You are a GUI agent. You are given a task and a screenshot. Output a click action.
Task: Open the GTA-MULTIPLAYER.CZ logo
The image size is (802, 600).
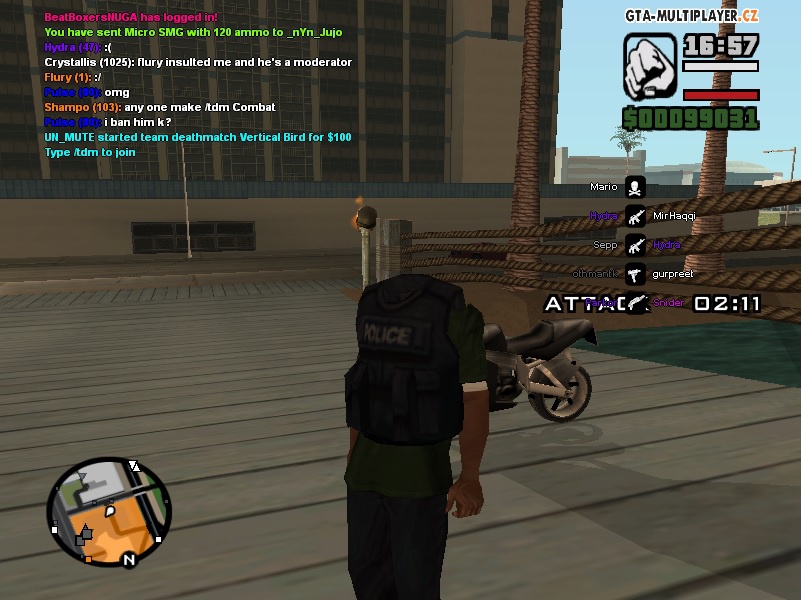[691, 16]
